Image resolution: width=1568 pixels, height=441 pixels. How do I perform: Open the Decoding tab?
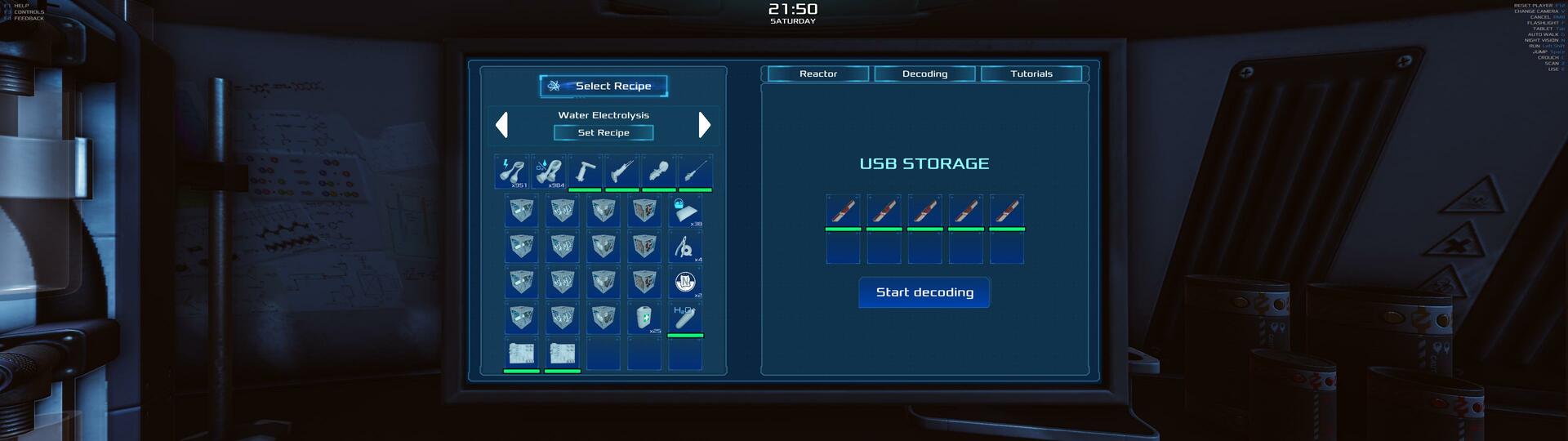pyautogui.click(x=924, y=73)
